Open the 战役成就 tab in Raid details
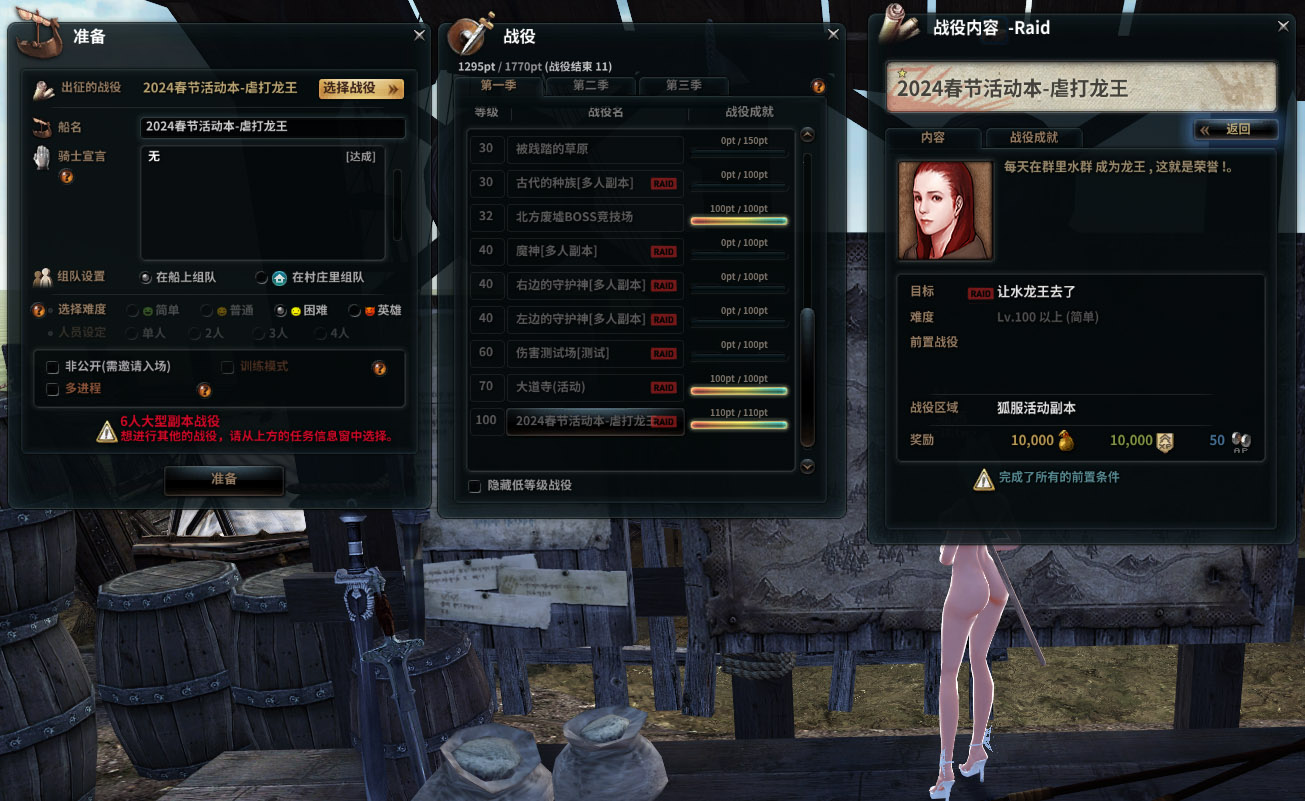The width and height of the screenshot is (1305, 801). click(x=1033, y=138)
